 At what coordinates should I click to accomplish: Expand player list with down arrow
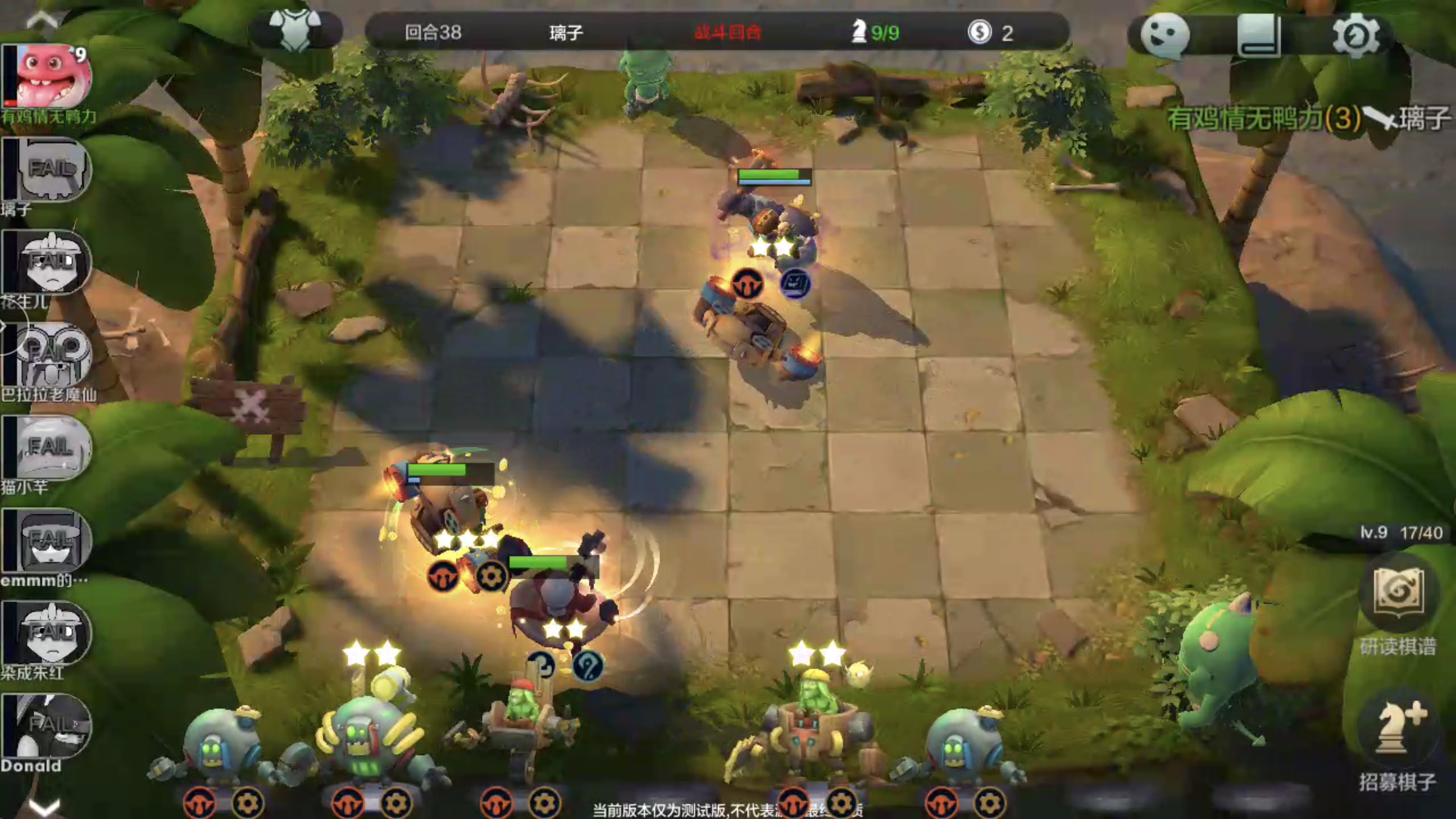pyautogui.click(x=45, y=806)
